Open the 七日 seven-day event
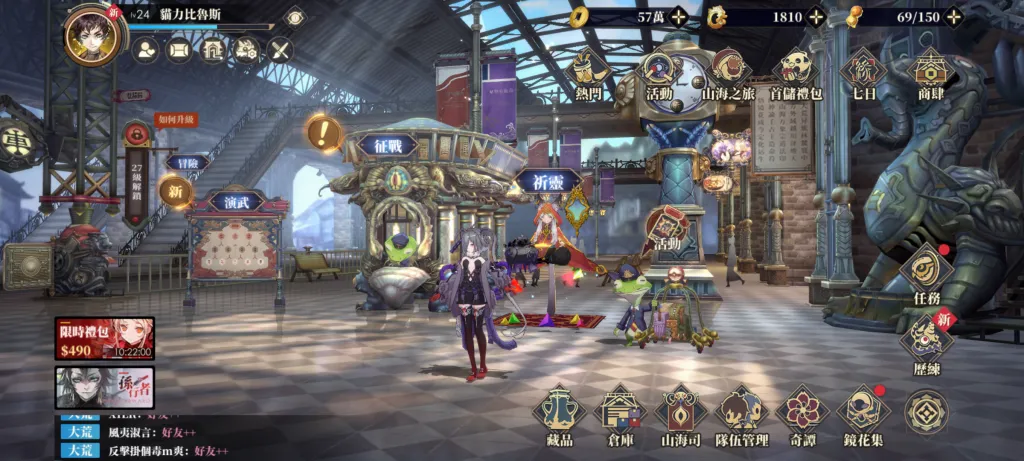The image size is (1024, 461). pyautogui.click(x=862, y=73)
